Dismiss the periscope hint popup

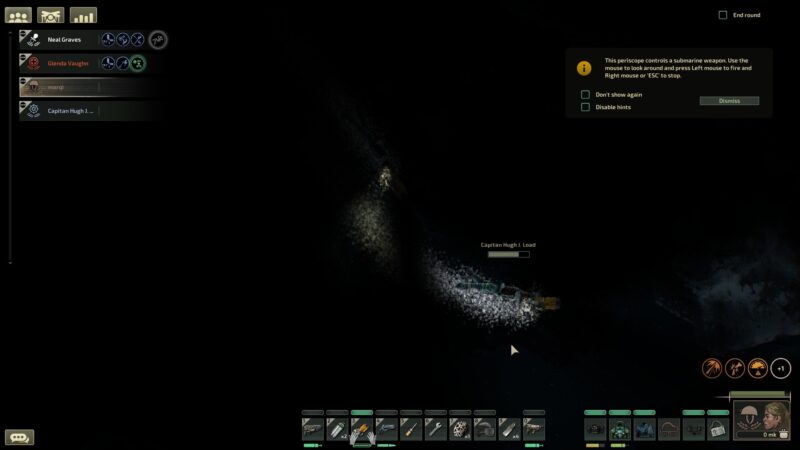click(x=729, y=101)
